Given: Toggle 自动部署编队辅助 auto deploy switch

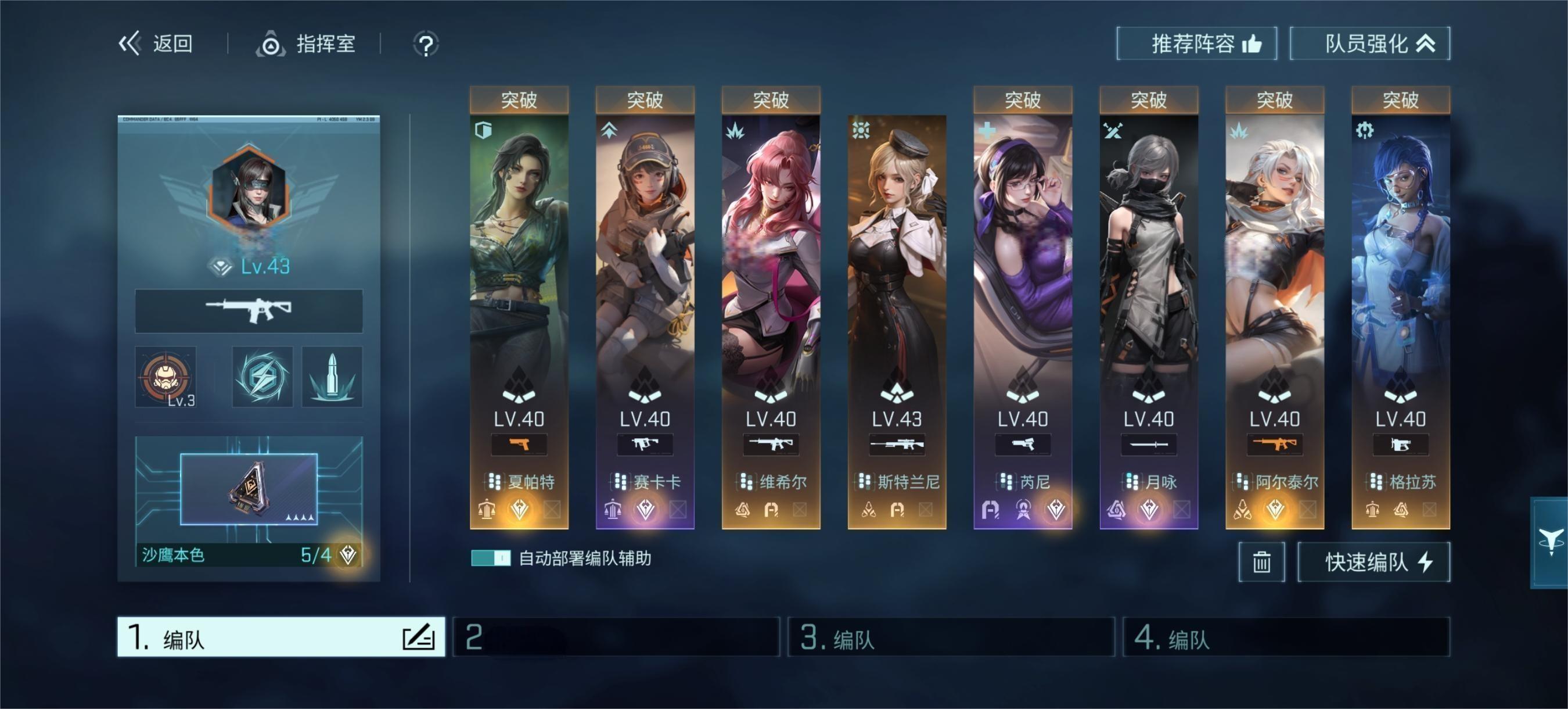Looking at the screenshot, I should pos(491,558).
